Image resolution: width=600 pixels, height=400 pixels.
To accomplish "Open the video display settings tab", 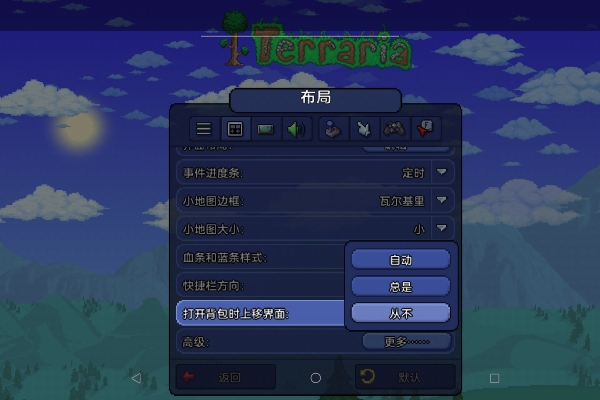I will [265, 129].
